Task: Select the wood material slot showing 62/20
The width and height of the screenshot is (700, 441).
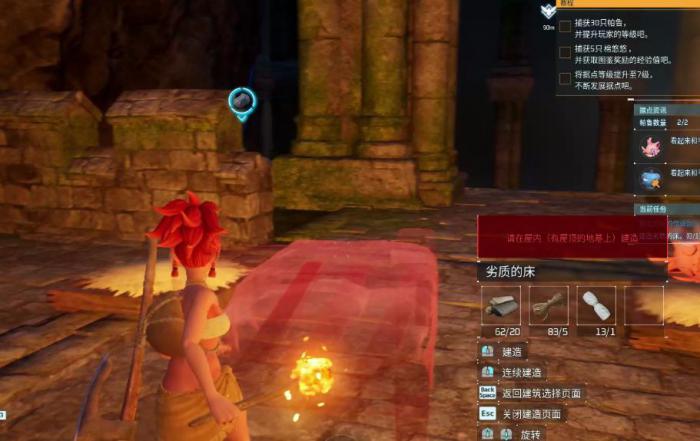Action: pos(501,306)
